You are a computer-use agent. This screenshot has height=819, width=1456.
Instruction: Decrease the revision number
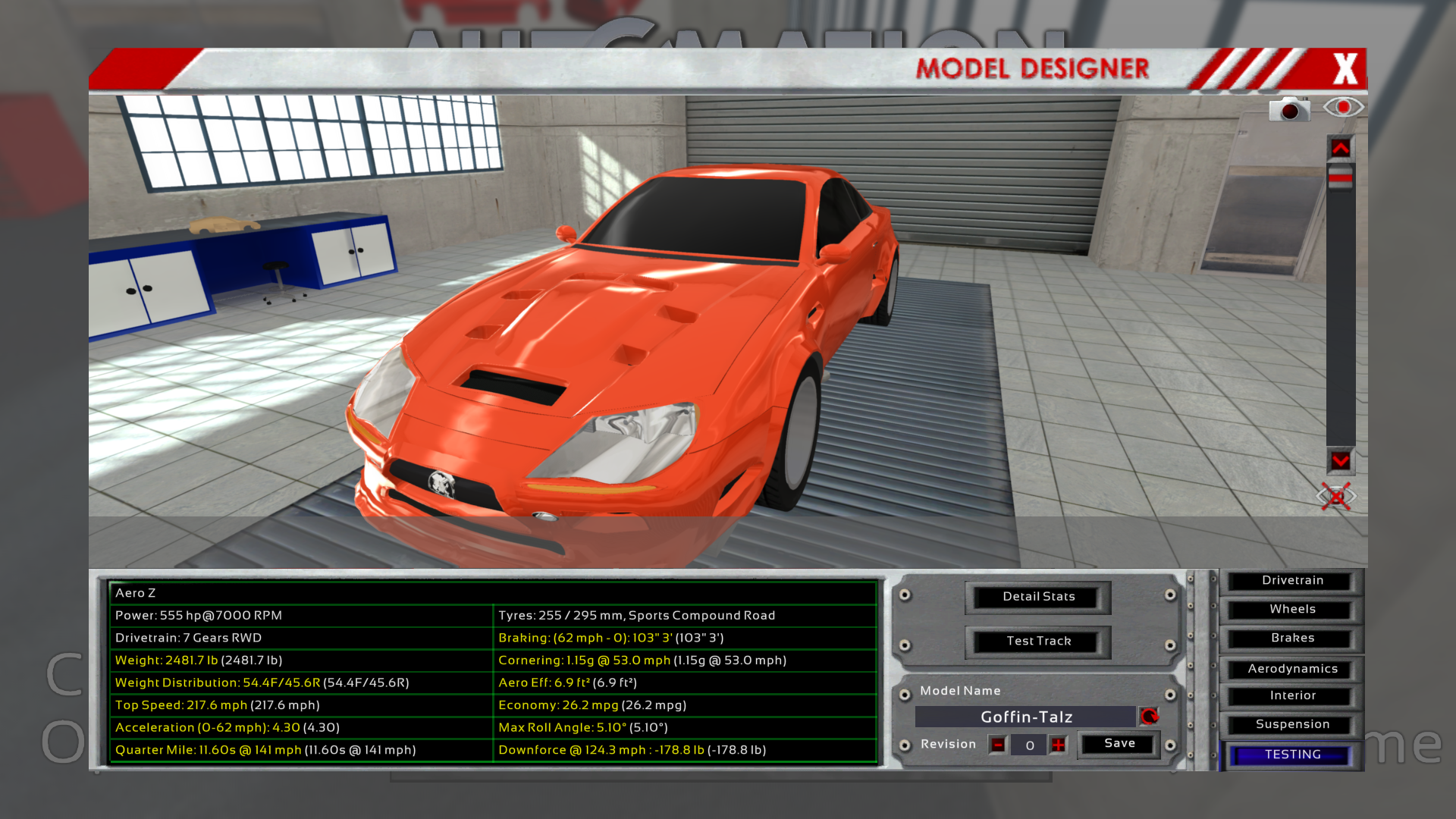point(998,745)
